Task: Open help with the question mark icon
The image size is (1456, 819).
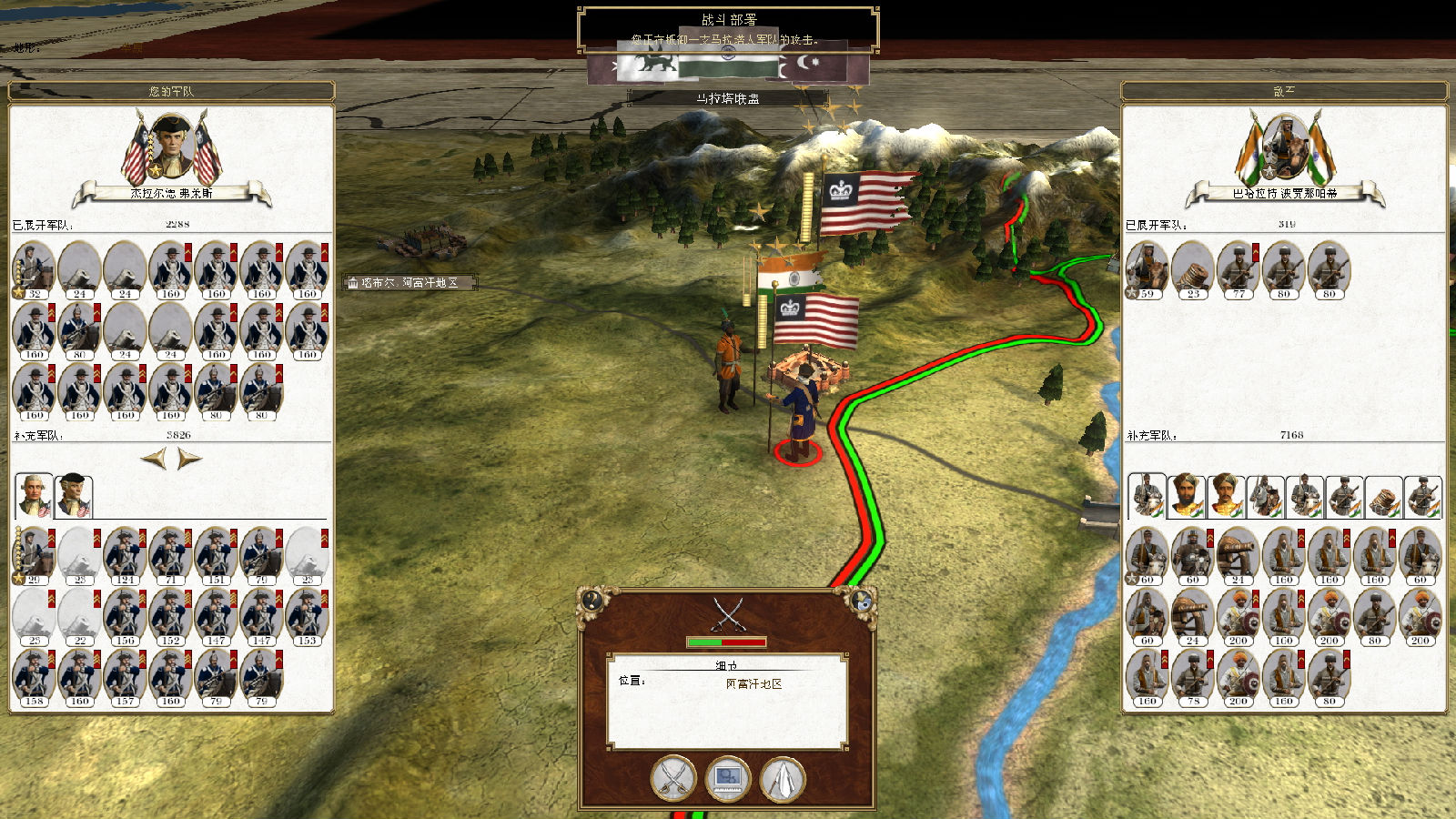Action: point(593,600)
